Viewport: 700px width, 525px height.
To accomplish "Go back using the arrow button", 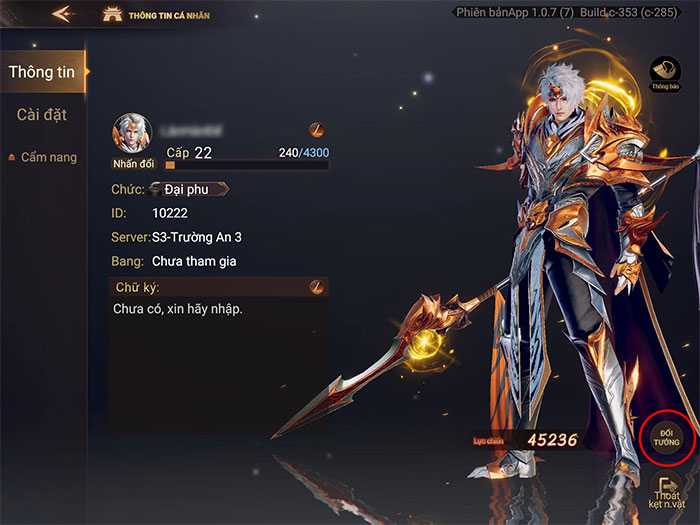I will tap(63, 14).
